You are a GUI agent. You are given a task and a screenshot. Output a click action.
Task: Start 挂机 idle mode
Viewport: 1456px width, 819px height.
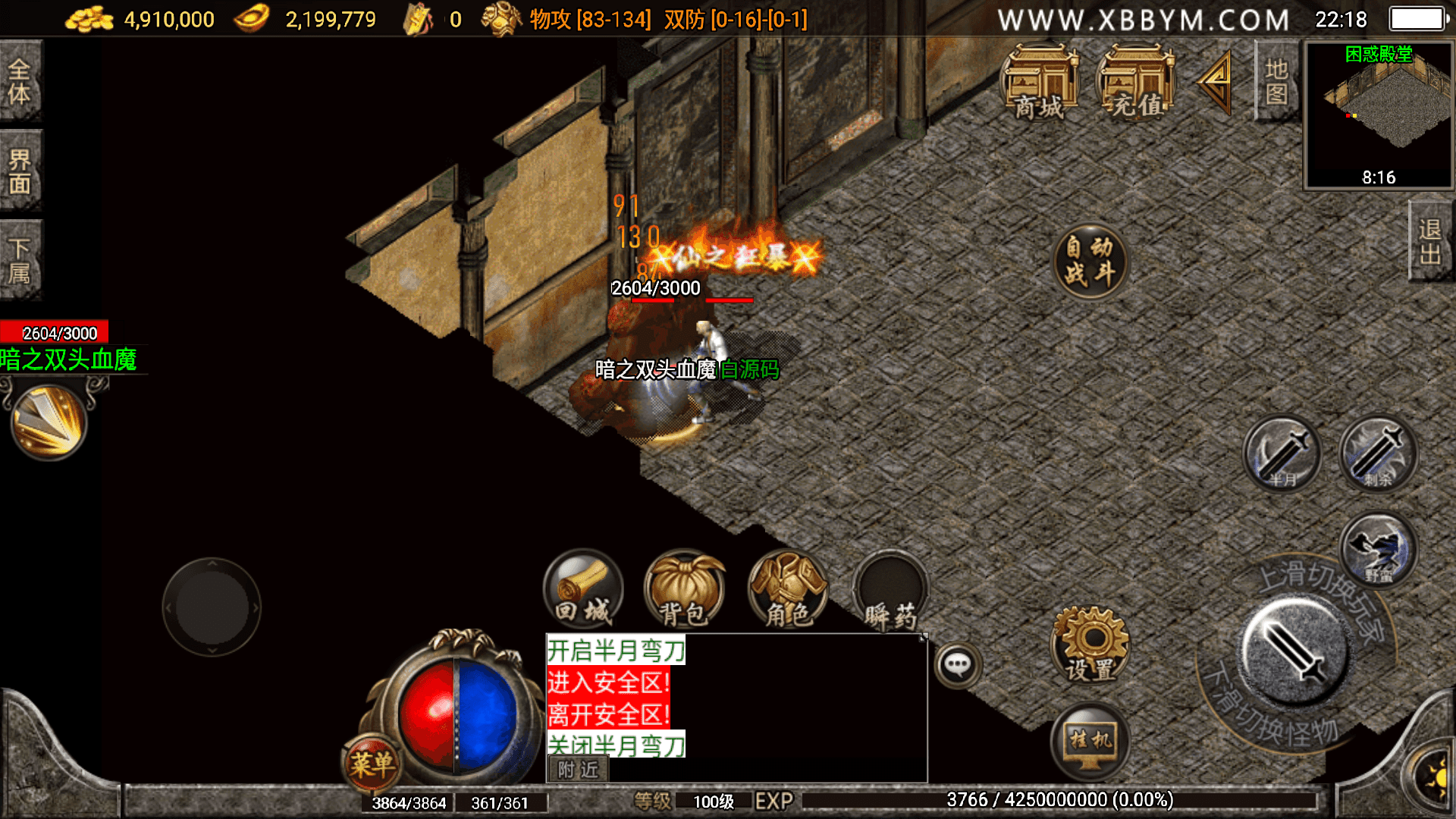point(1090,741)
